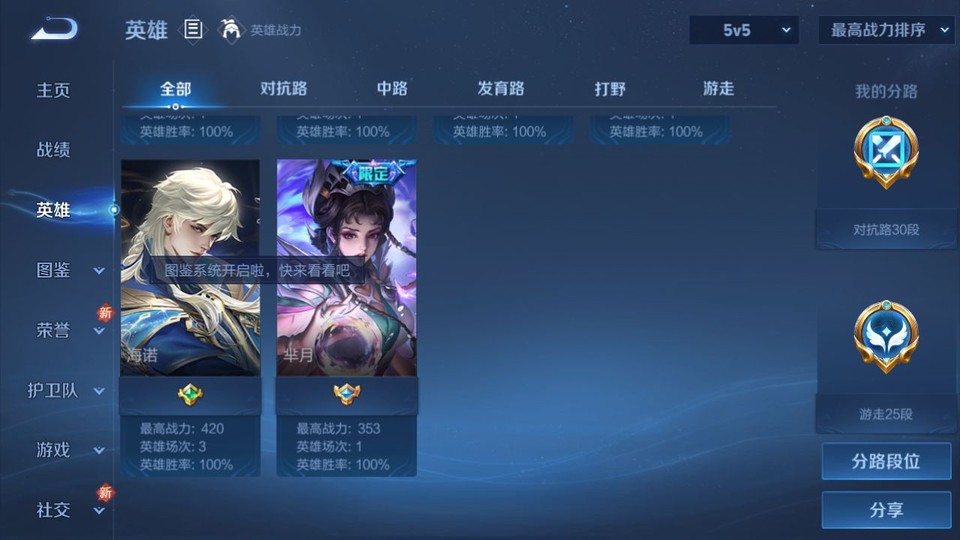Viewport: 960px width, 540px height.
Task: Open the 5v5 mode dropdown
Action: tap(746, 30)
